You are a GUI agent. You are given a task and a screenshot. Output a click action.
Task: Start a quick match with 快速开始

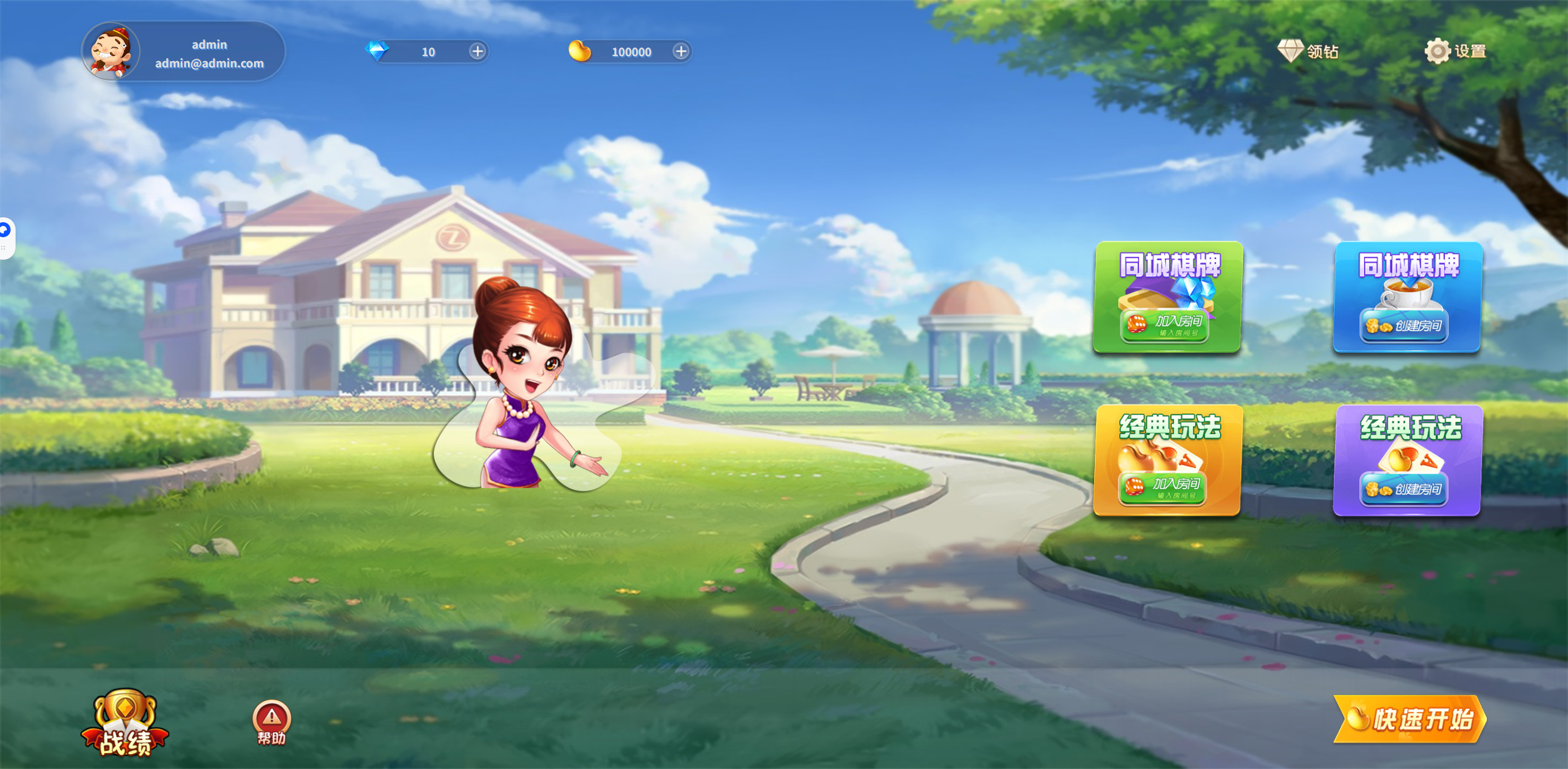click(x=1409, y=719)
